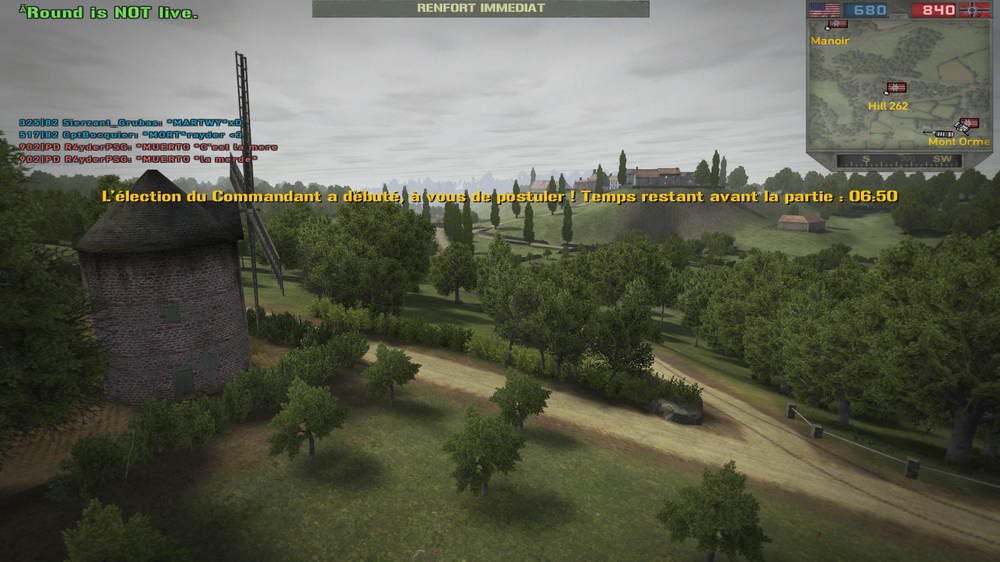The width and height of the screenshot is (1000, 562).
Task: Click the tank vehicle icon on the minimap
Action: [942, 132]
